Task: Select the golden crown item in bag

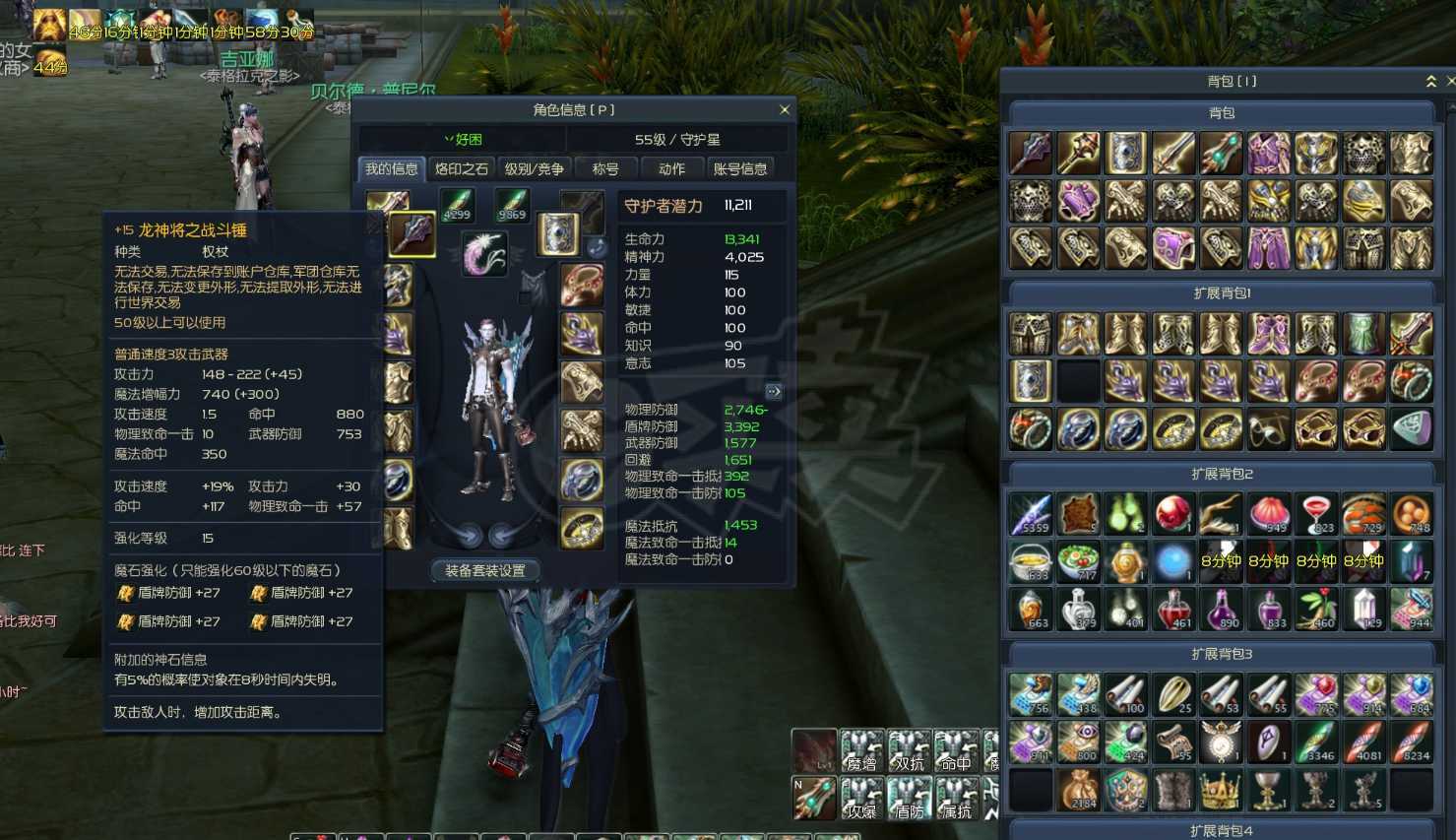Action: 1221,790
